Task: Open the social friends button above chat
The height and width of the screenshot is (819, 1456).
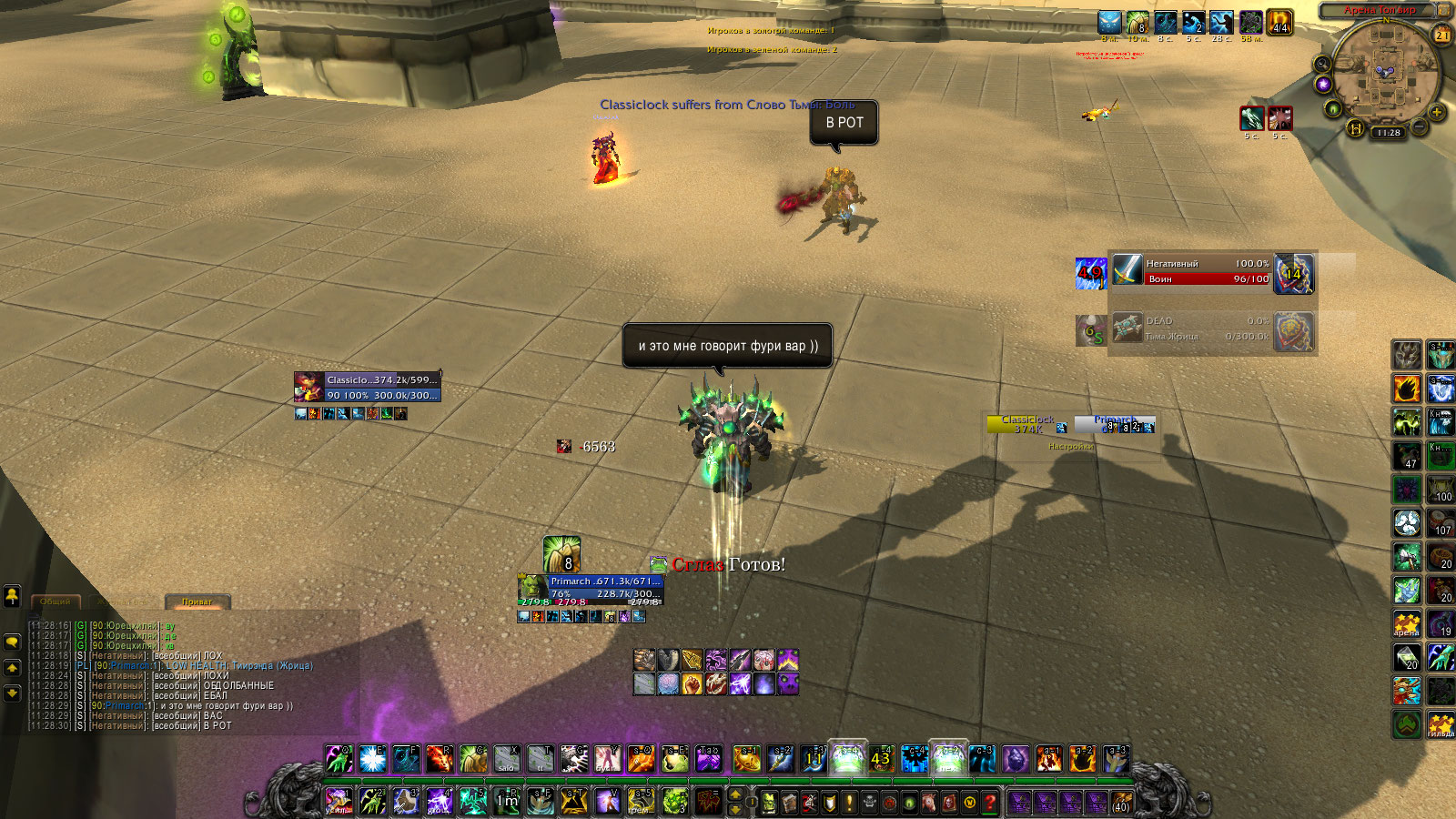Action: click(12, 596)
